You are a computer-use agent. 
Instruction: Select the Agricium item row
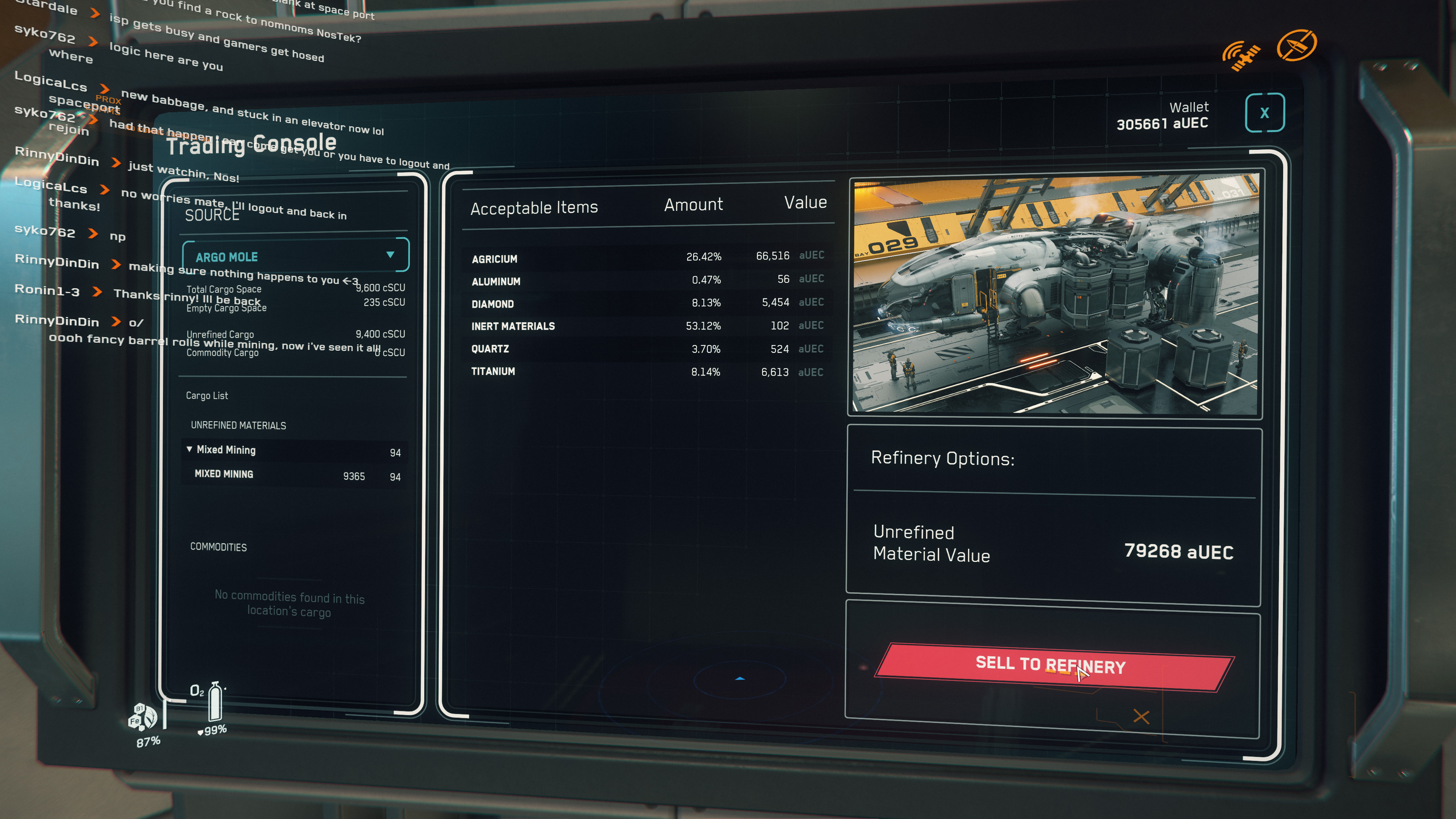tap(646, 257)
